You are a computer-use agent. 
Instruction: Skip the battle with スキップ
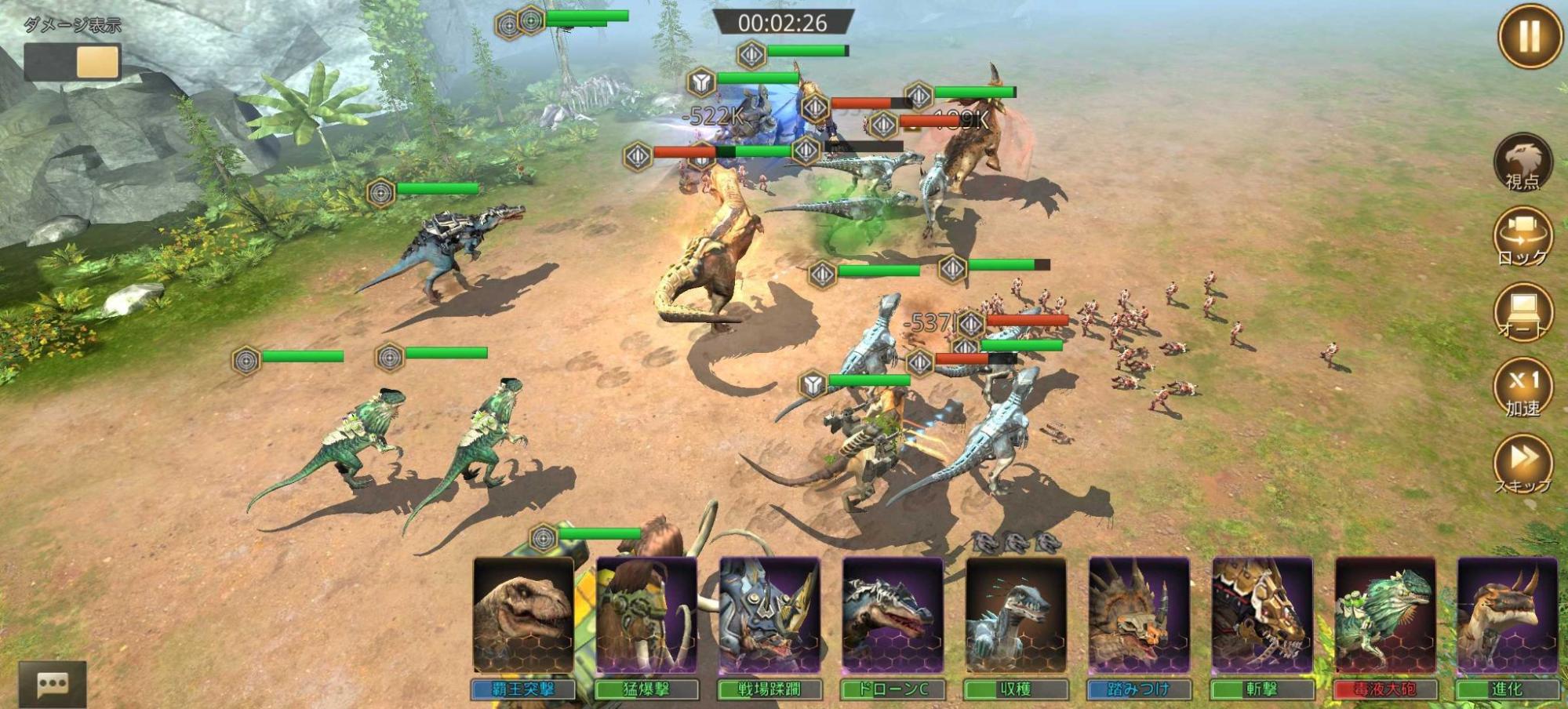pos(1523,464)
